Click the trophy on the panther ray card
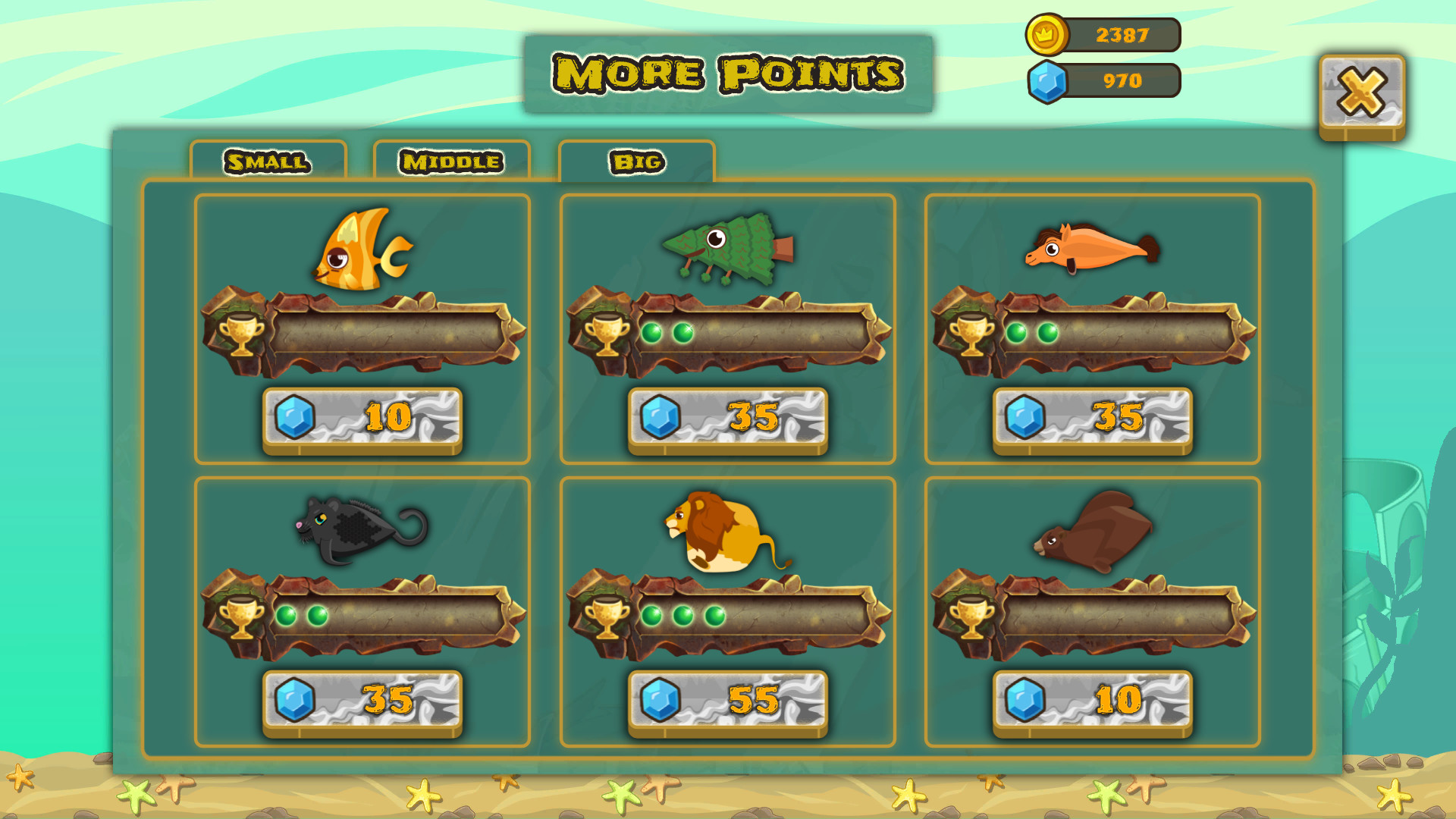Image resolution: width=1456 pixels, height=819 pixels. 241,618
